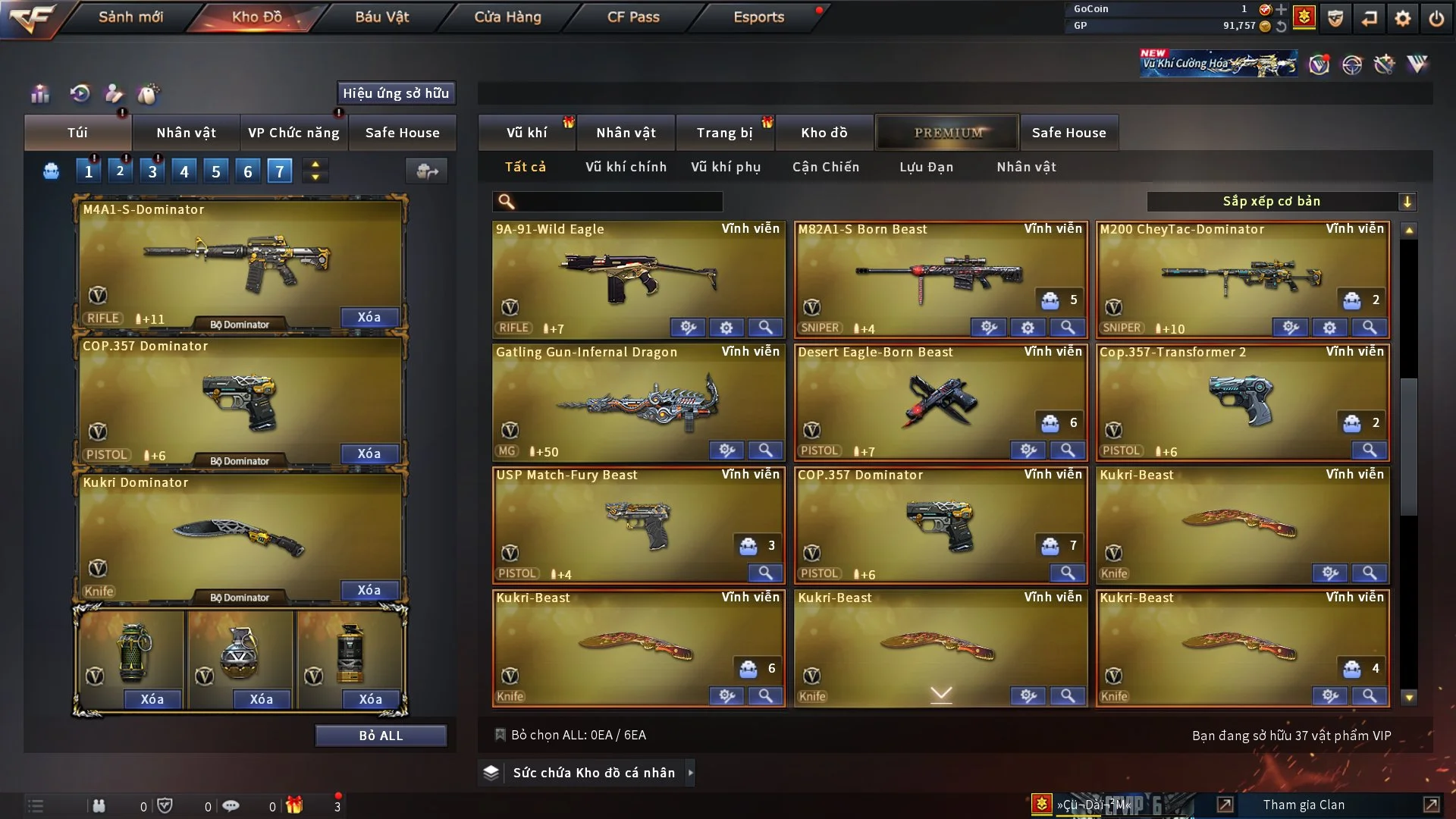Viewport: 1456px width, 819px height.
Task: Filter by Vũ khí chính
Action: (626, 167)
